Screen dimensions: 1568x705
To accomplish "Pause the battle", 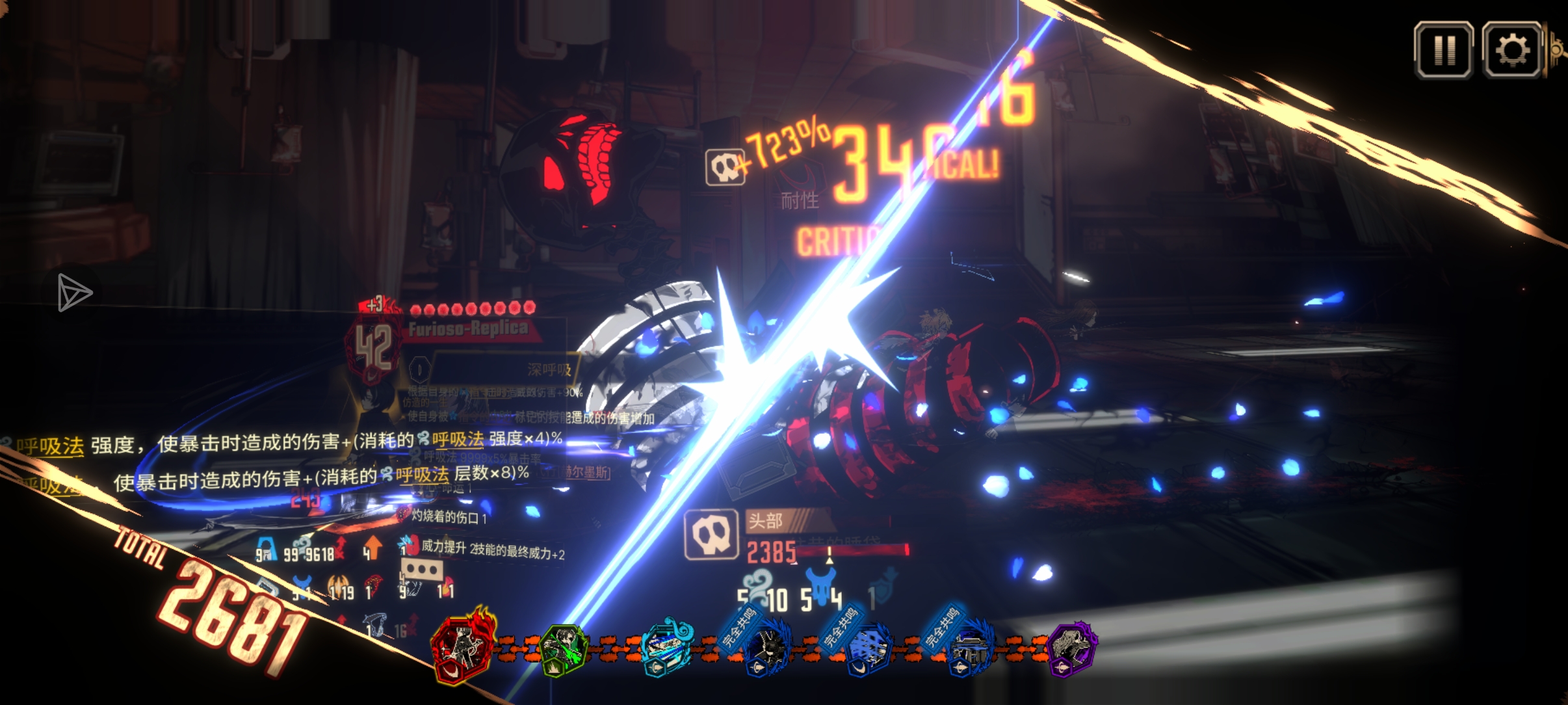I will [1443, 50].
